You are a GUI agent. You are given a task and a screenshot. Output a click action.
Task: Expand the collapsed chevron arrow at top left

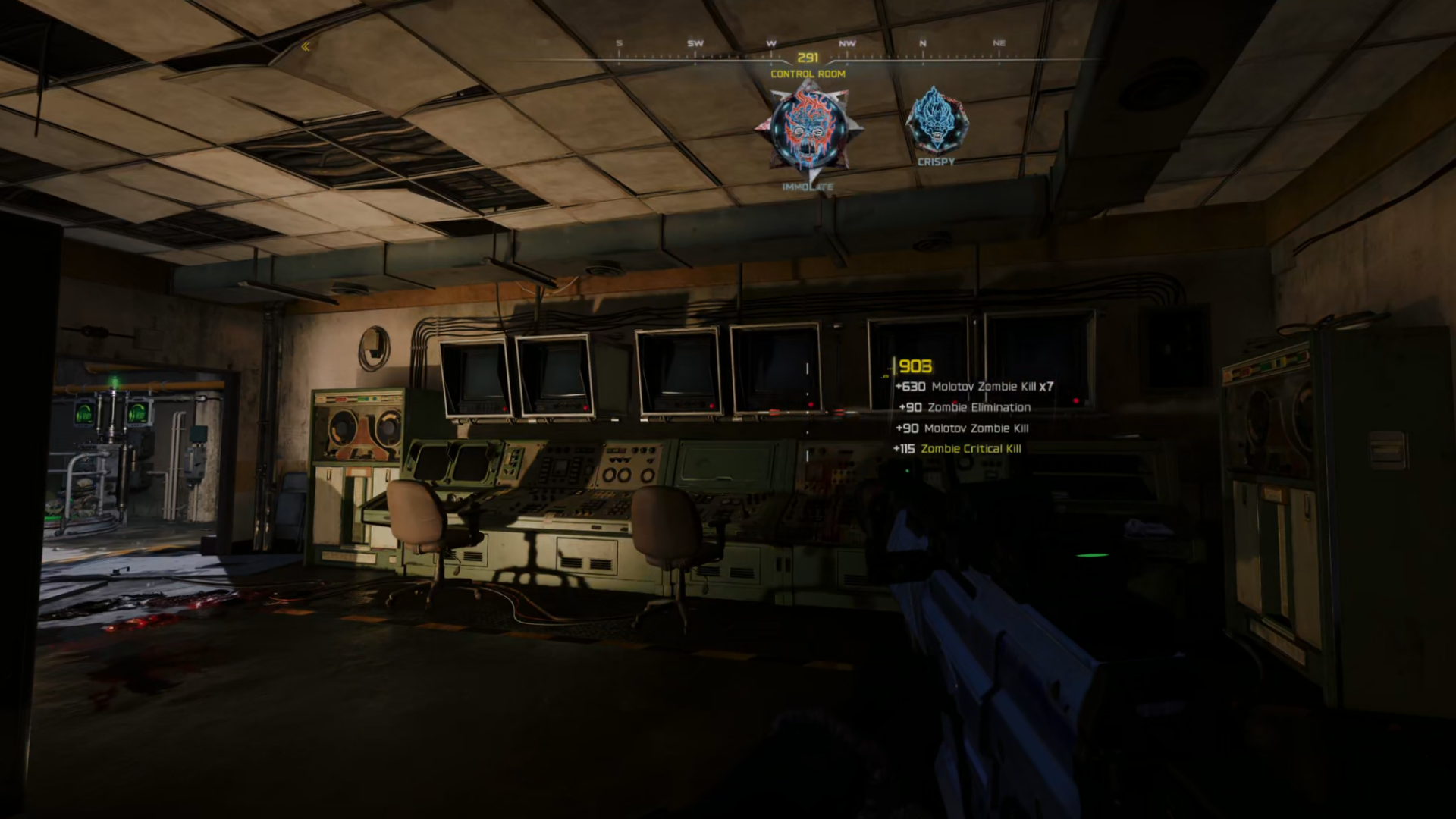306,47
